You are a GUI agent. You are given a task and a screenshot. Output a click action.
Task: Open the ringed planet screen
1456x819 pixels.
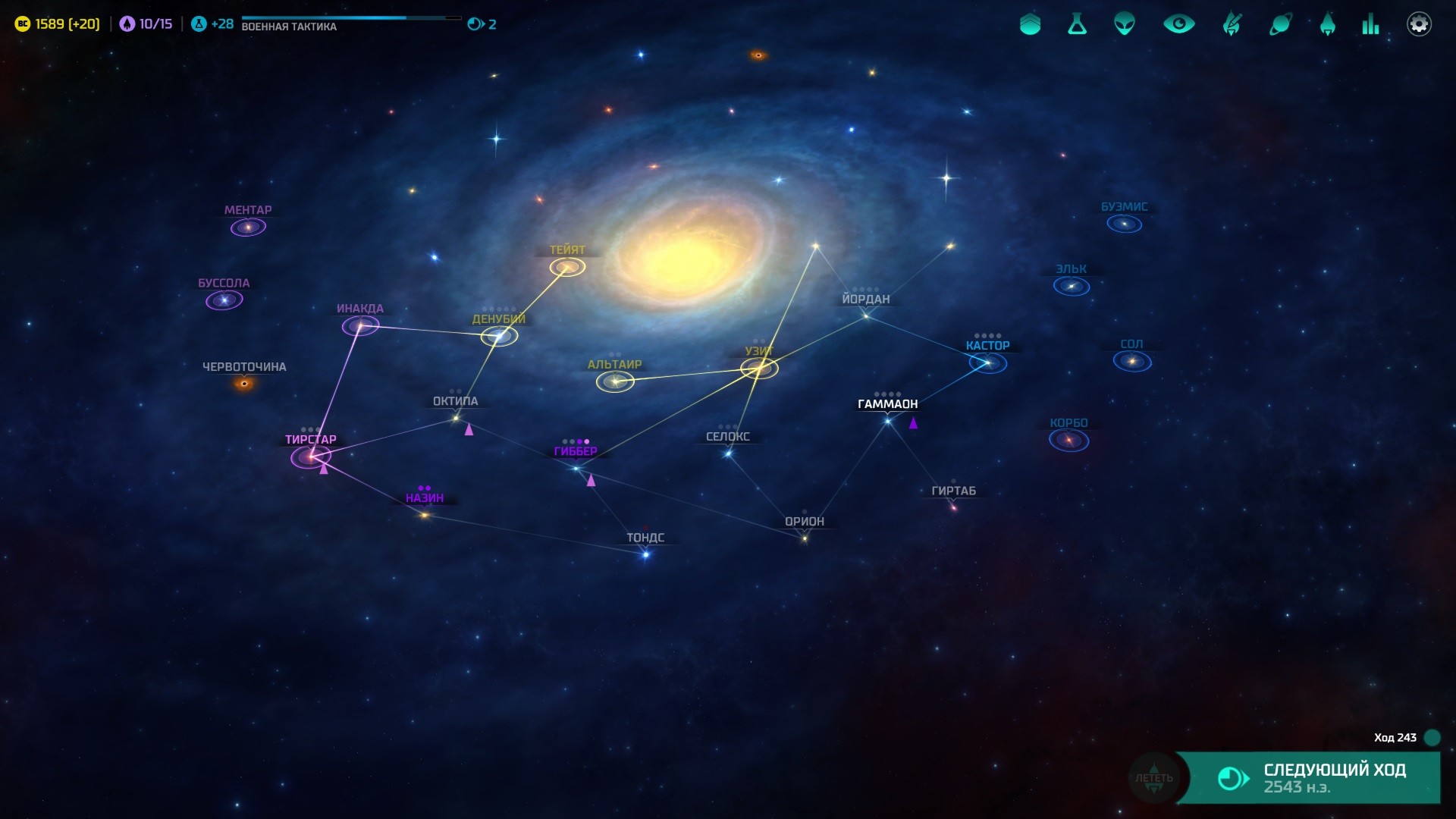1280,24
